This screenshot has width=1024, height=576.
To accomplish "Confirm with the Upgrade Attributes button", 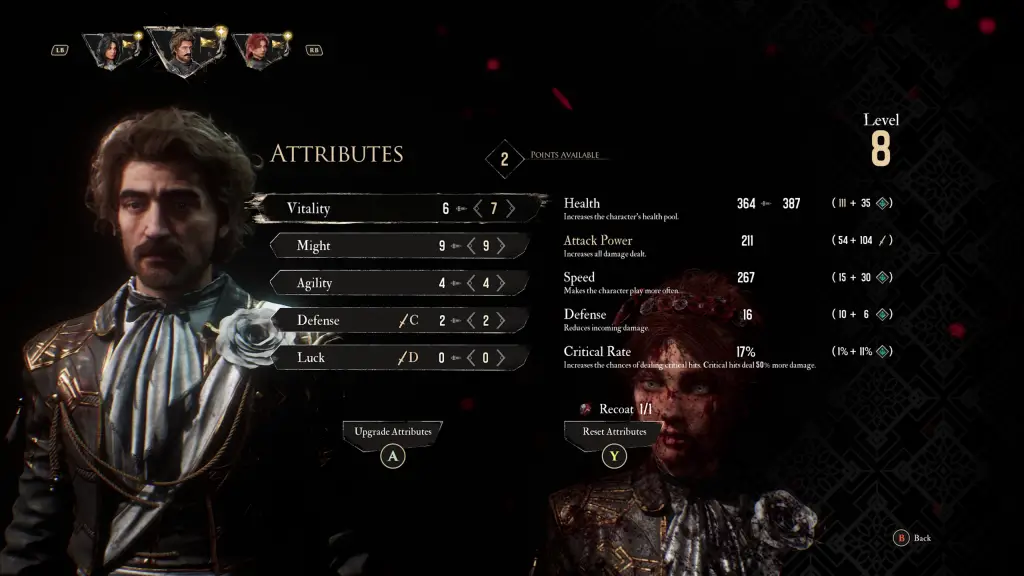I will 393,432.
